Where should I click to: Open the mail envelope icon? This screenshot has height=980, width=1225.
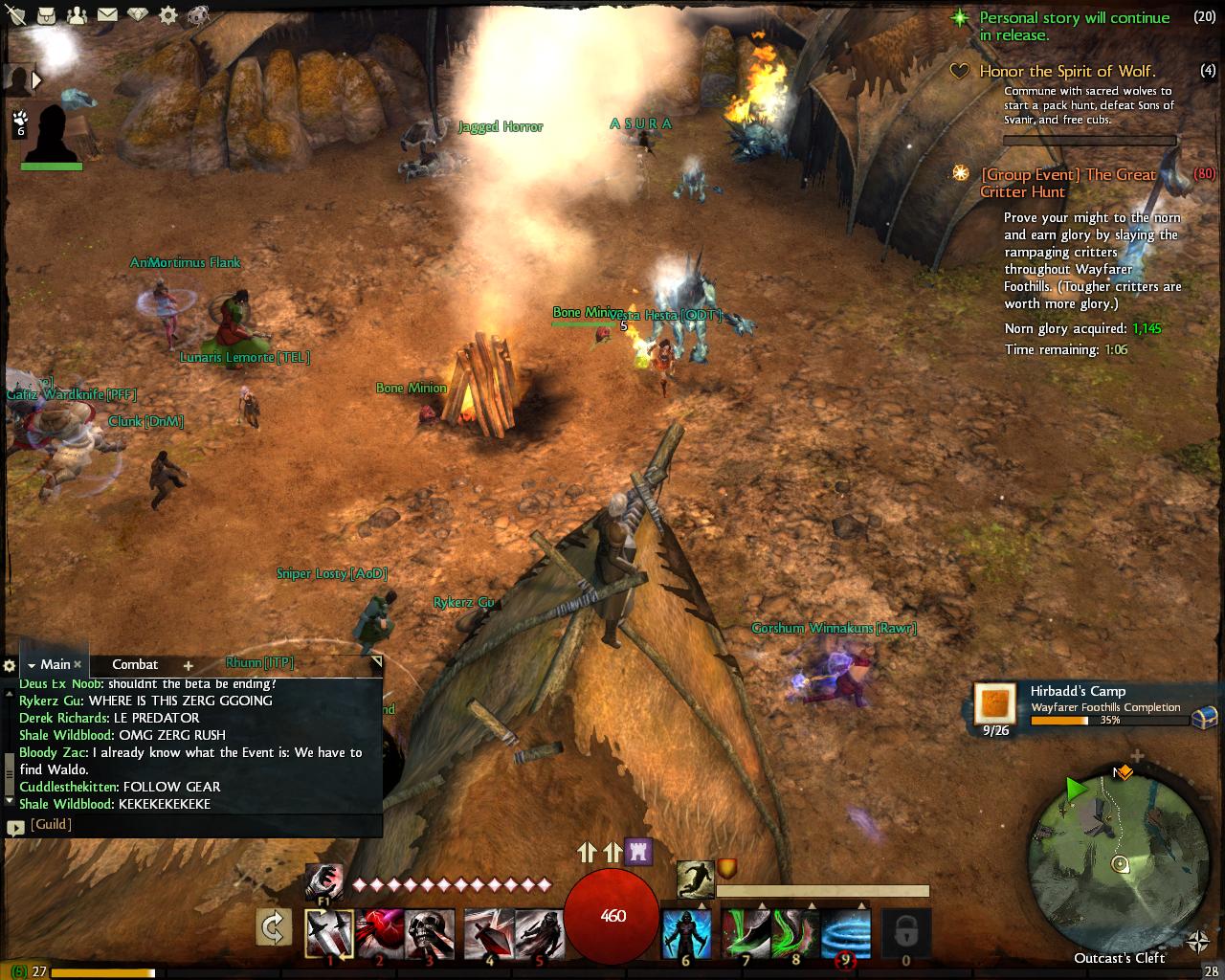(x=107, y=15)
